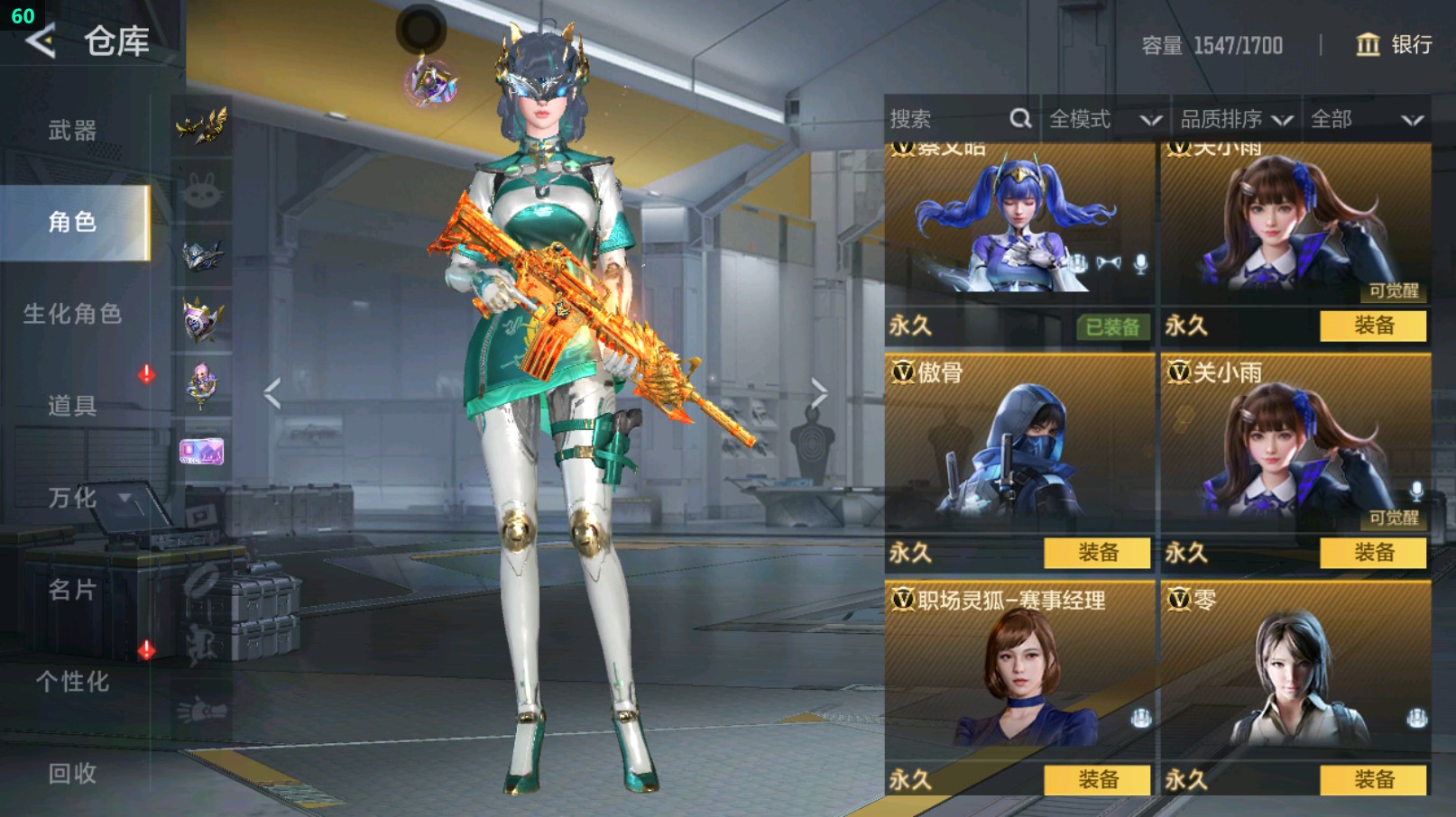
Task: Open the 道具 category
Action: [72, 406]
